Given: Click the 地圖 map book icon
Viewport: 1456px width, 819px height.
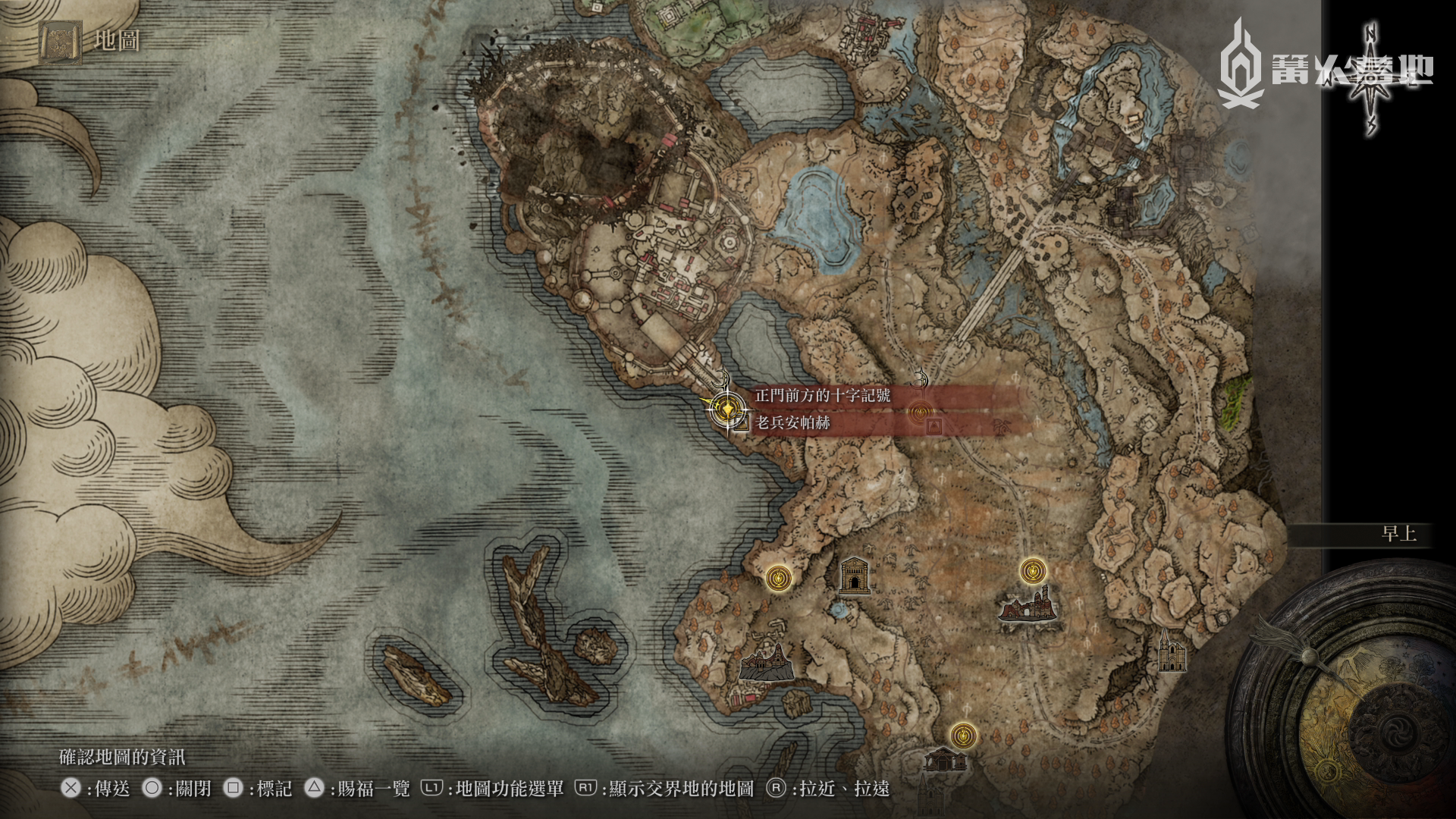Looking at the screenshot, I should point(61,42).
